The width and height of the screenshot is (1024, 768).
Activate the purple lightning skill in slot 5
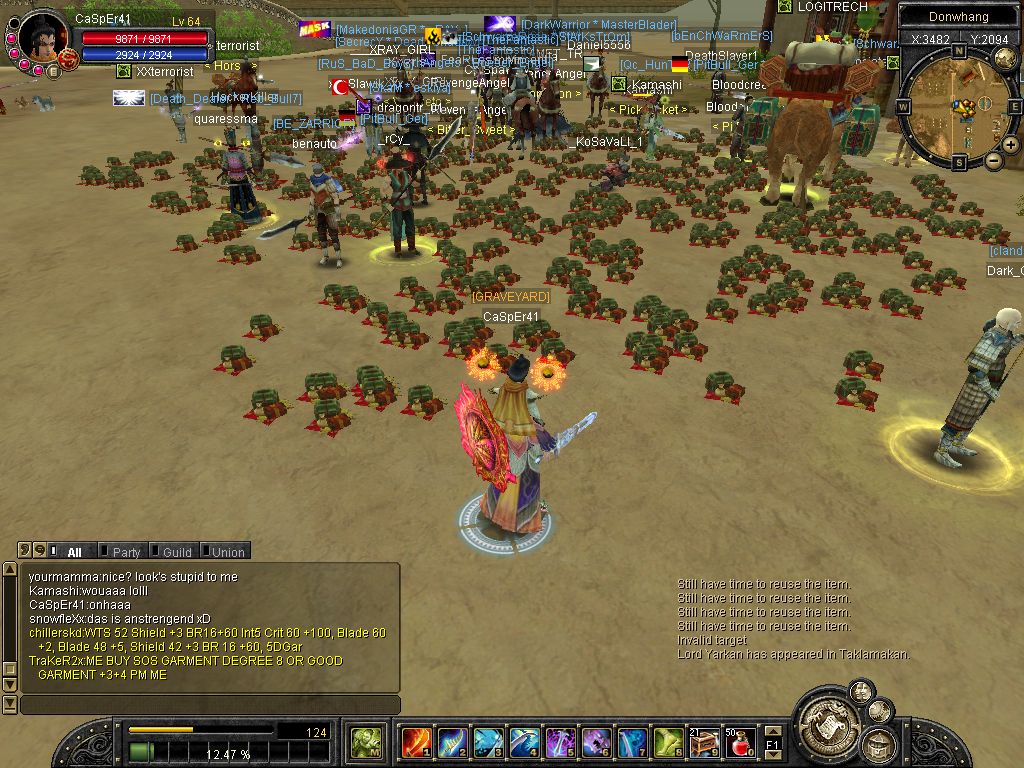tap(560, 743)
